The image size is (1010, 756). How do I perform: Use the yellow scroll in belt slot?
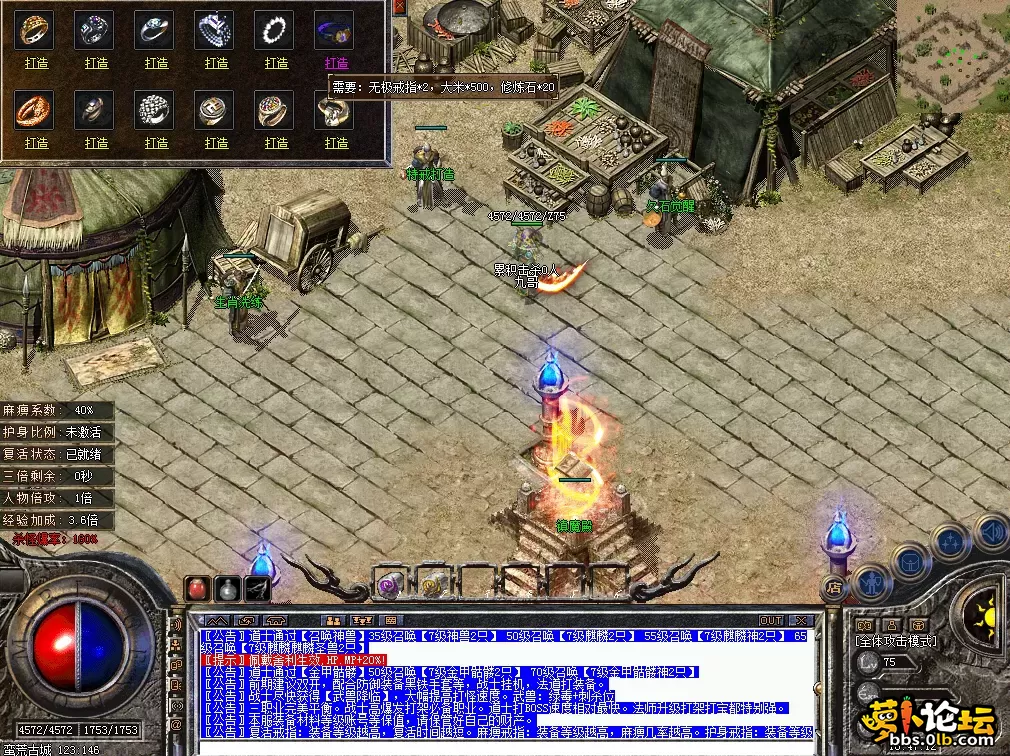433,584
